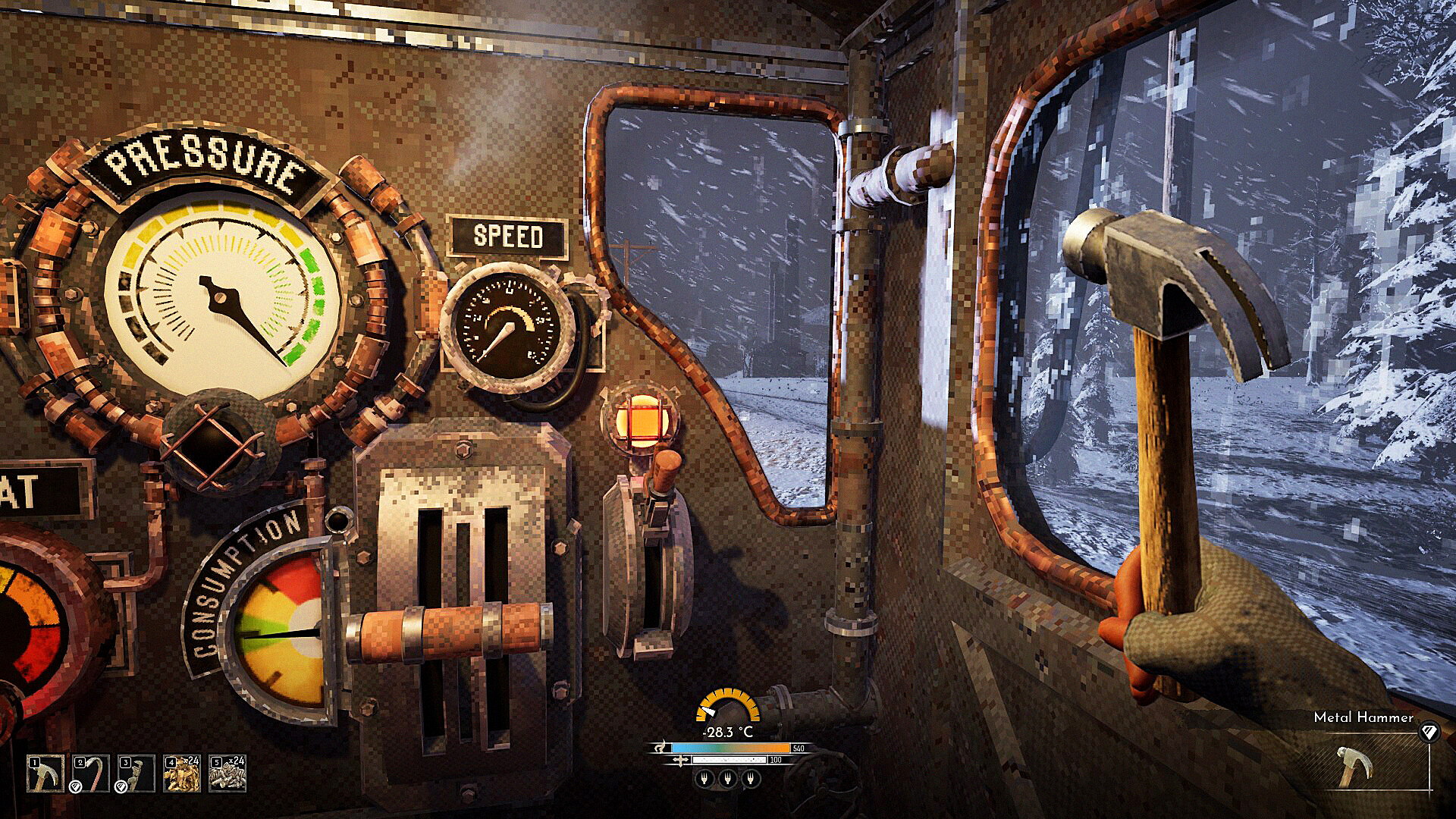
Task: Click the white 100 progress bar
Action: (730, 760)
